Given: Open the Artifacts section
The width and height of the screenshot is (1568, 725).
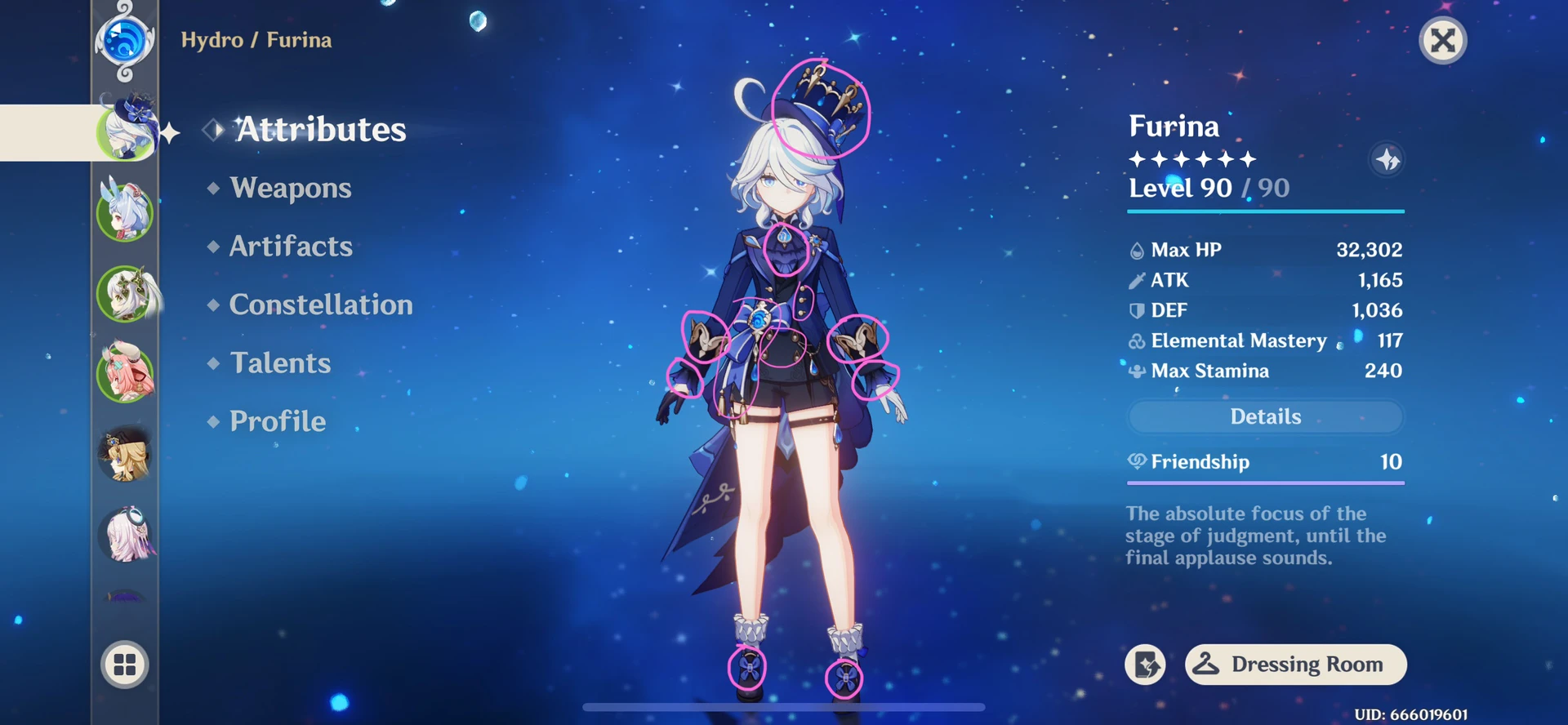Looking at the screenshot, I should point(291,246).
